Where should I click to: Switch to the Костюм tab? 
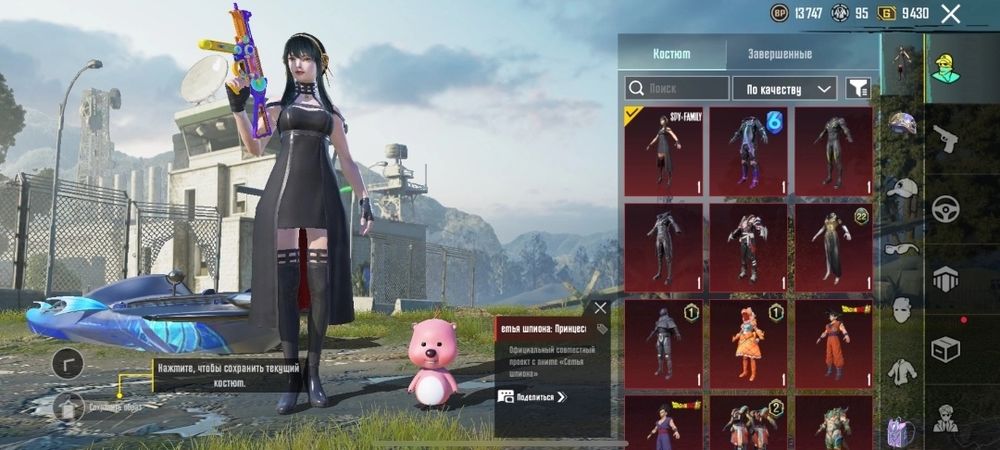[x=671, y=54]
